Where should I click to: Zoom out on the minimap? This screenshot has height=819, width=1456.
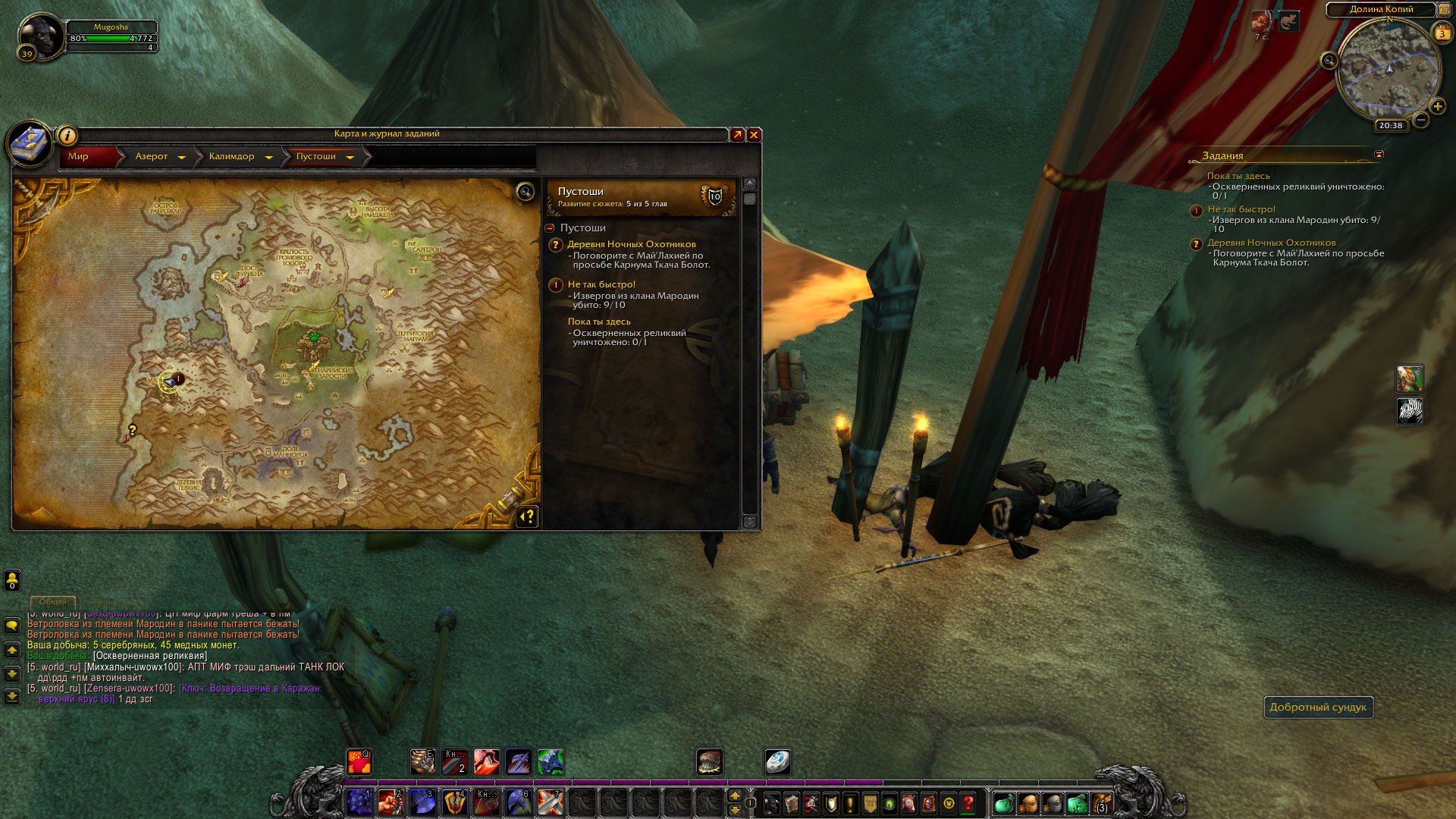(1421, 120)
